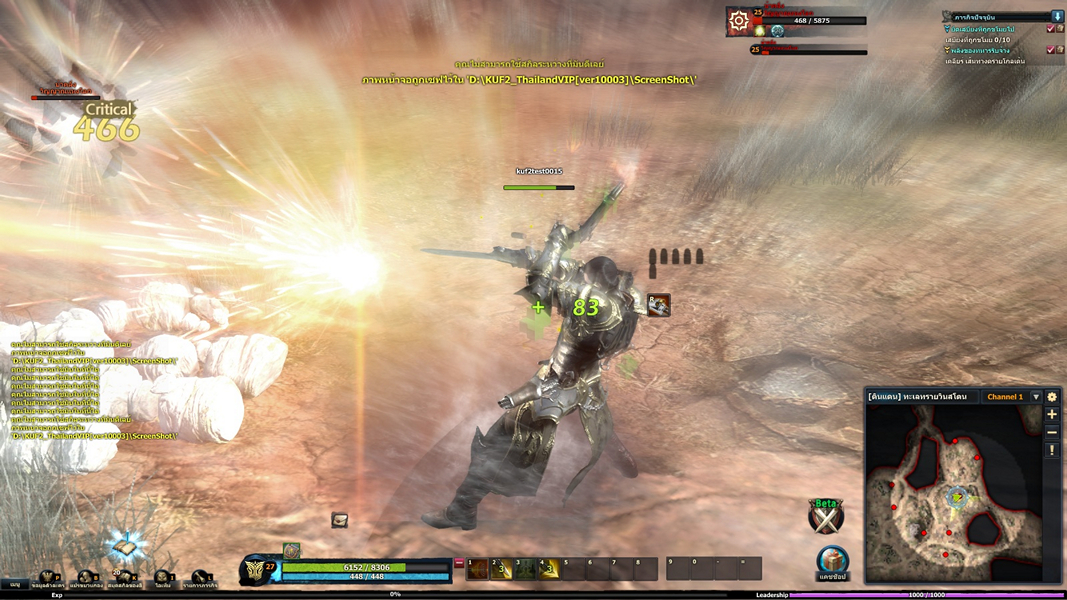1067x600 pixels.
Task: Click the glowing book notification icon
Action: point(124,546)
